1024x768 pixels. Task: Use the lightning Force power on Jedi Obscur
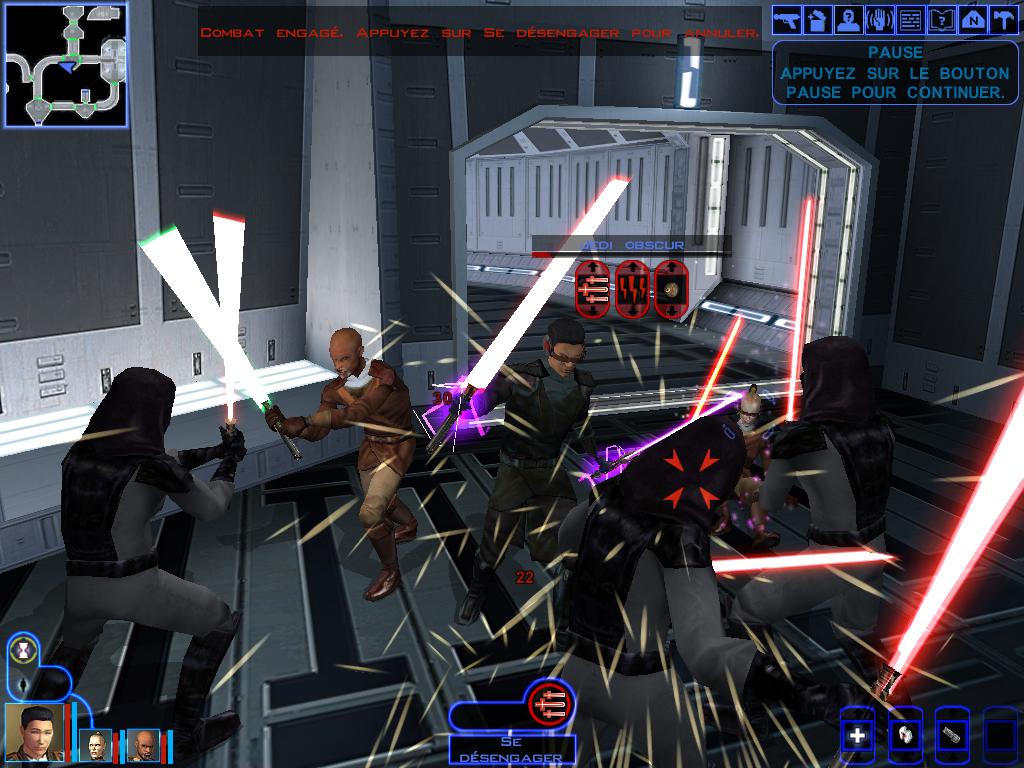pos(632,287)
